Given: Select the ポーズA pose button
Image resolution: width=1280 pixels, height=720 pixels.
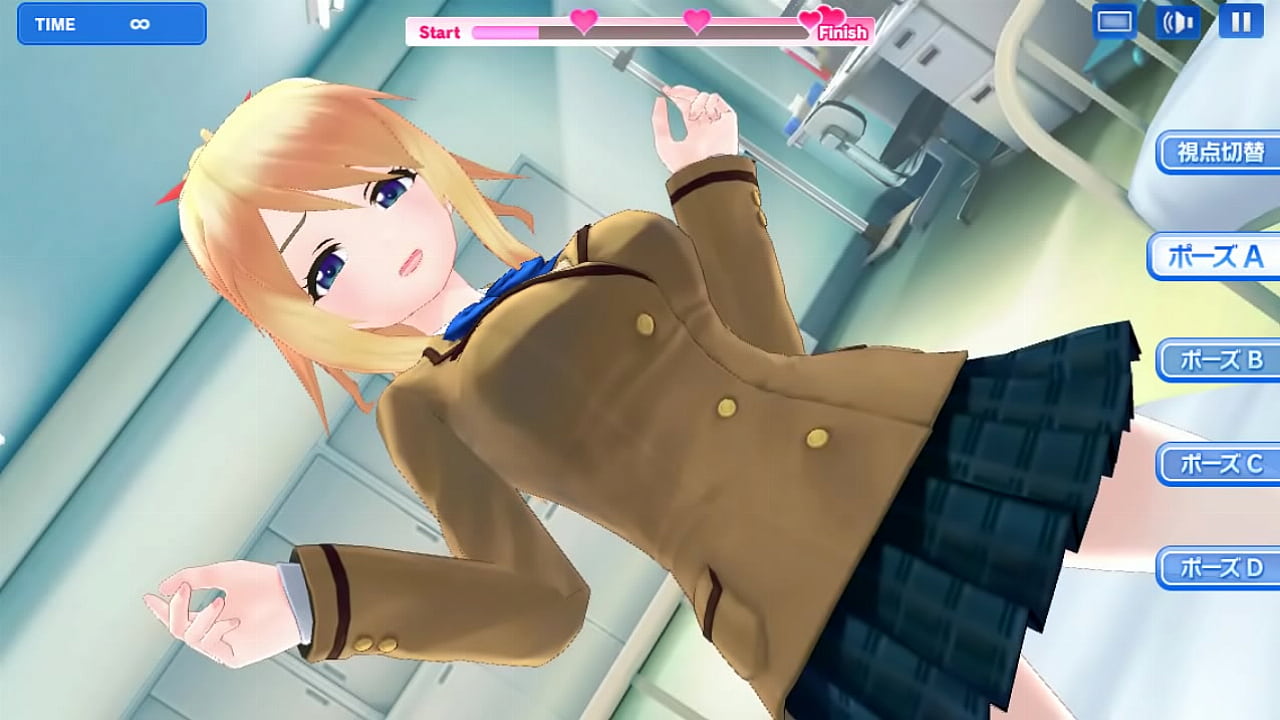Looking at the screenshot, I should tap(1215, 257).
